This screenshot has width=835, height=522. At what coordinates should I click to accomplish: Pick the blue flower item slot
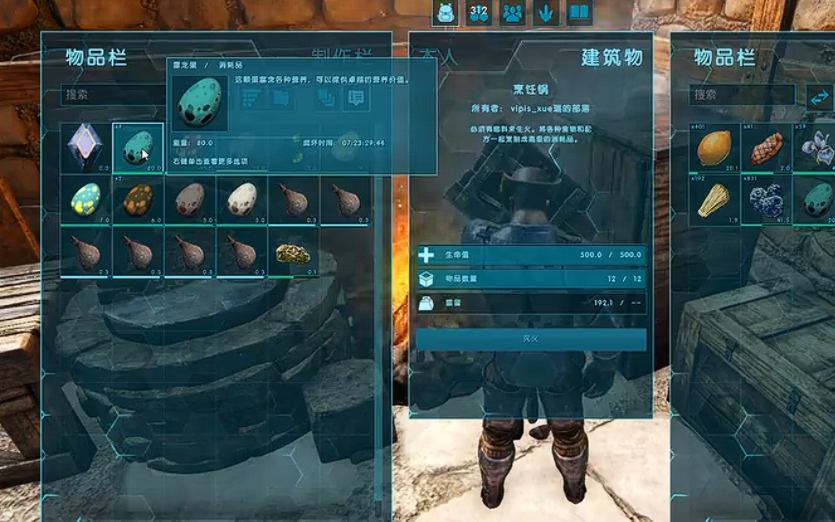(816, 148)
